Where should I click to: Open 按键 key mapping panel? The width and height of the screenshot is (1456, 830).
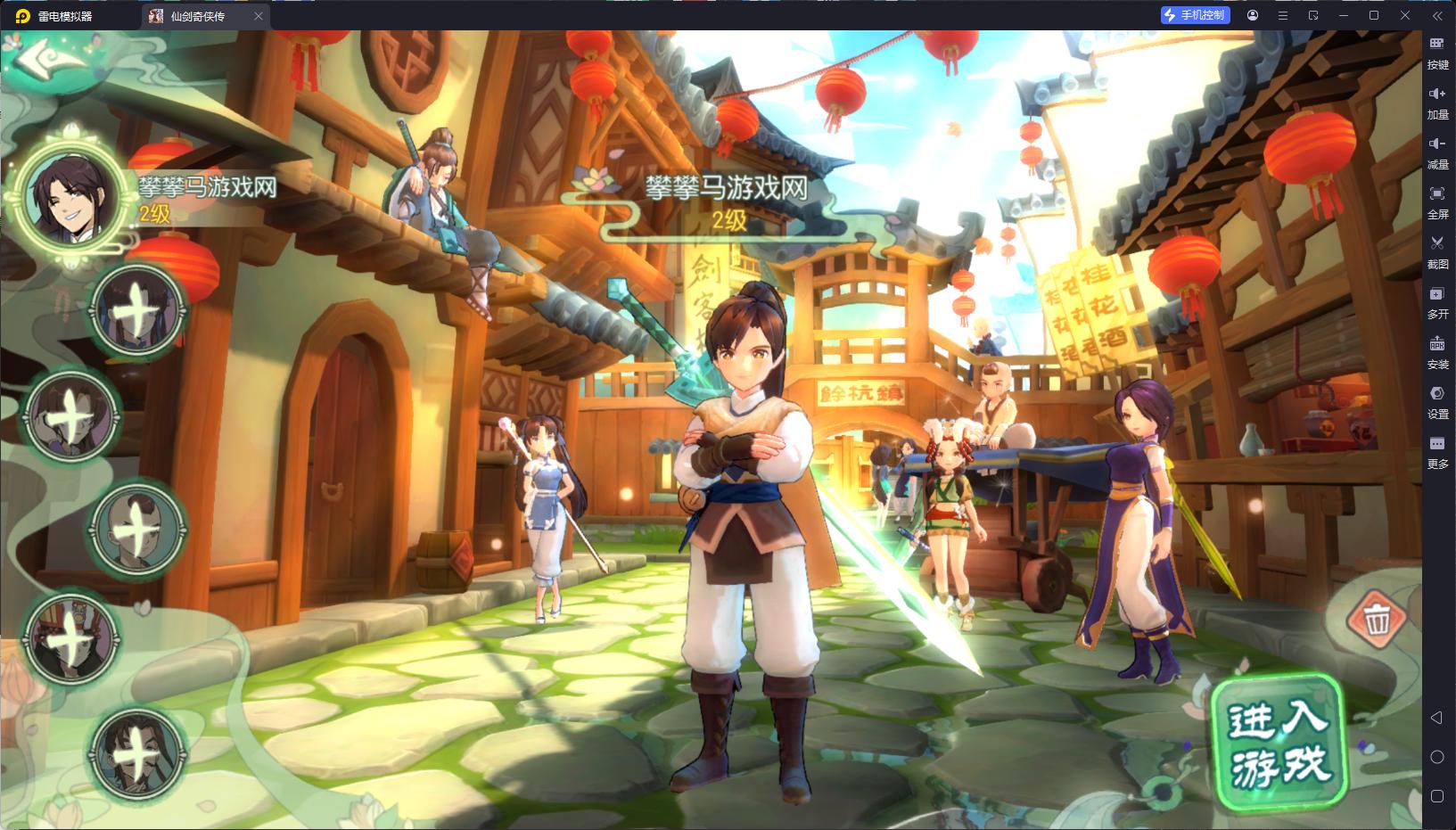[1437, 52]
